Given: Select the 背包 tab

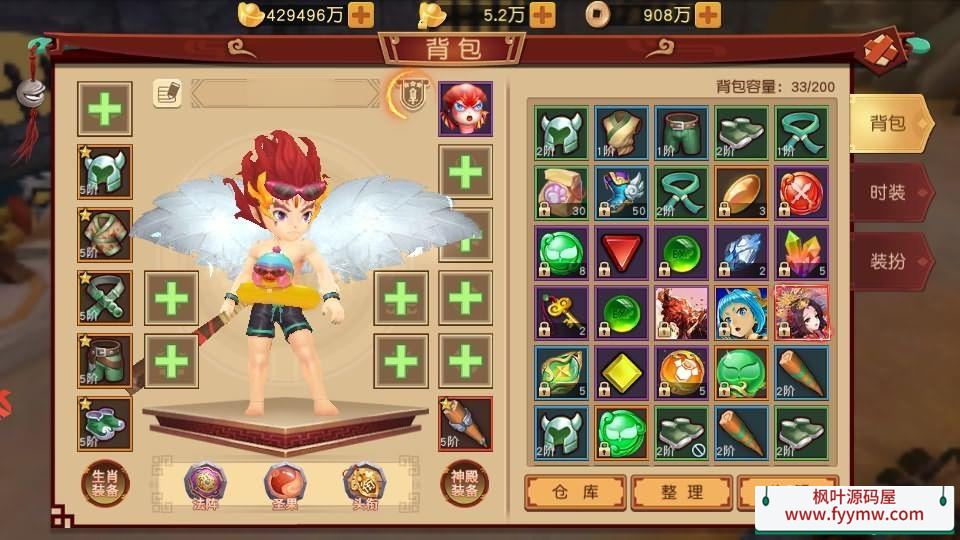Looking at the screenshot, I should click(x=889, y=123).
